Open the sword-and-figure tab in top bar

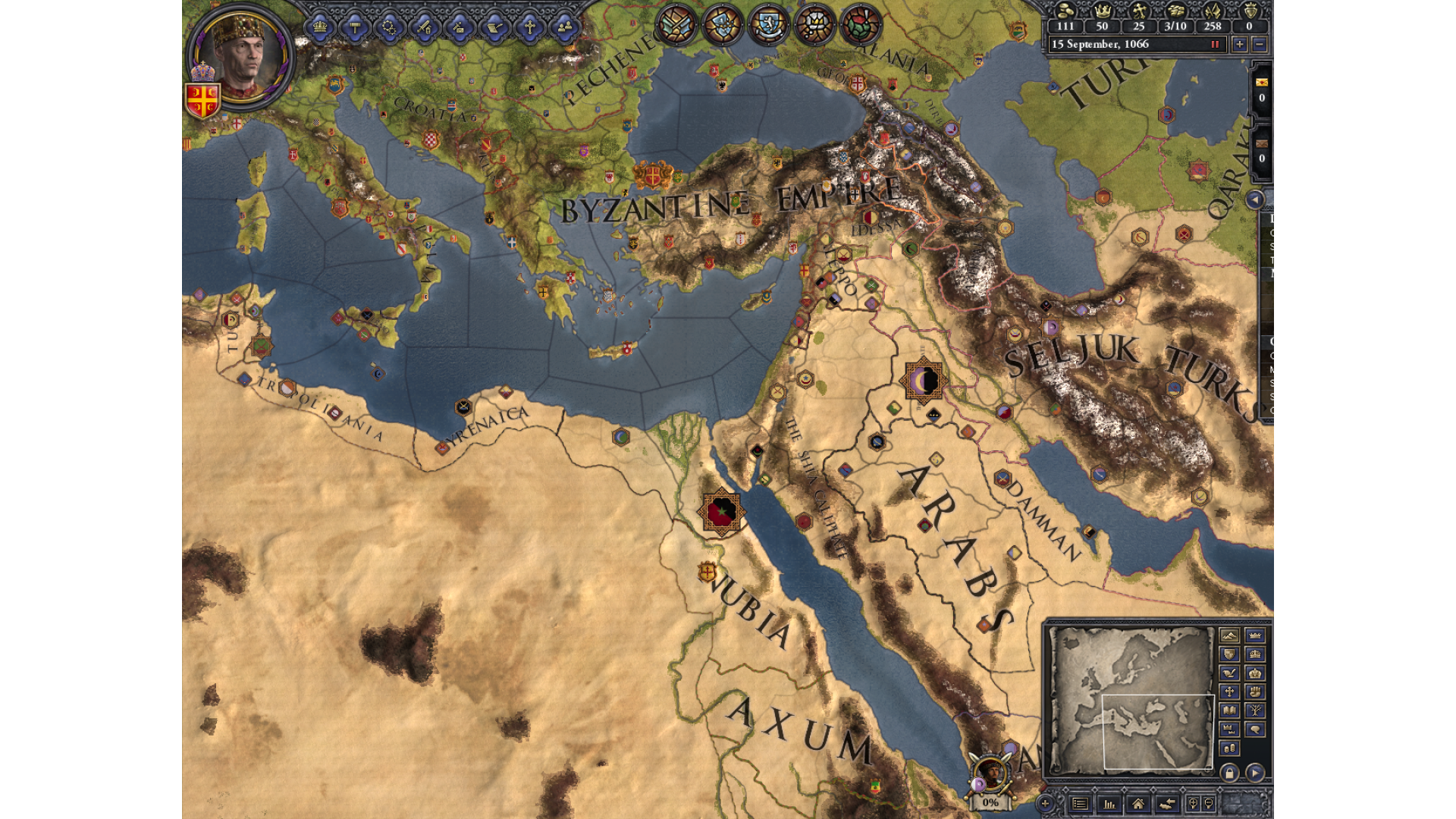click(x=425, y=28)
